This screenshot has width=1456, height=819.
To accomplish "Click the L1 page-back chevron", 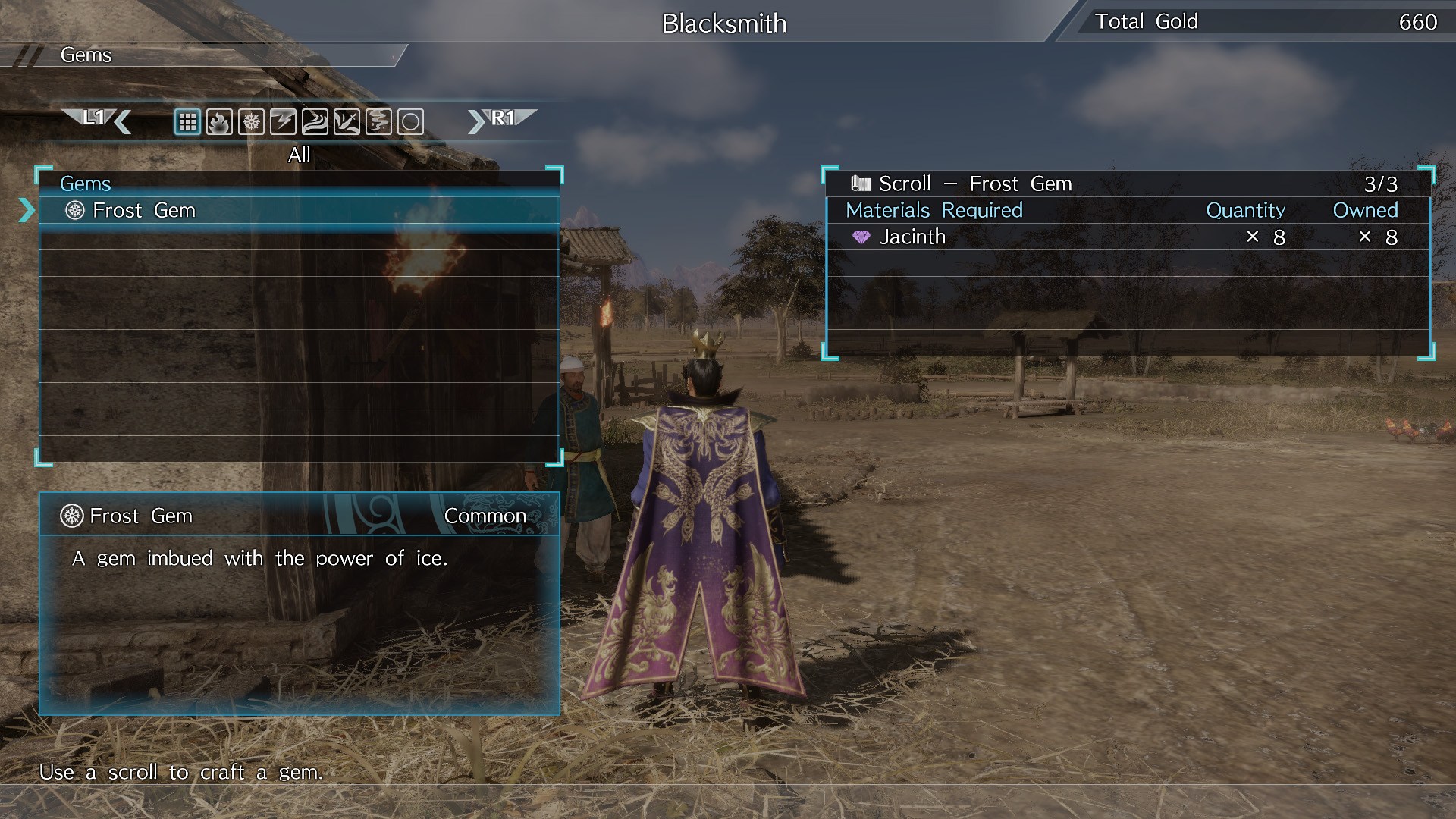I will click(x=99, y=120).
